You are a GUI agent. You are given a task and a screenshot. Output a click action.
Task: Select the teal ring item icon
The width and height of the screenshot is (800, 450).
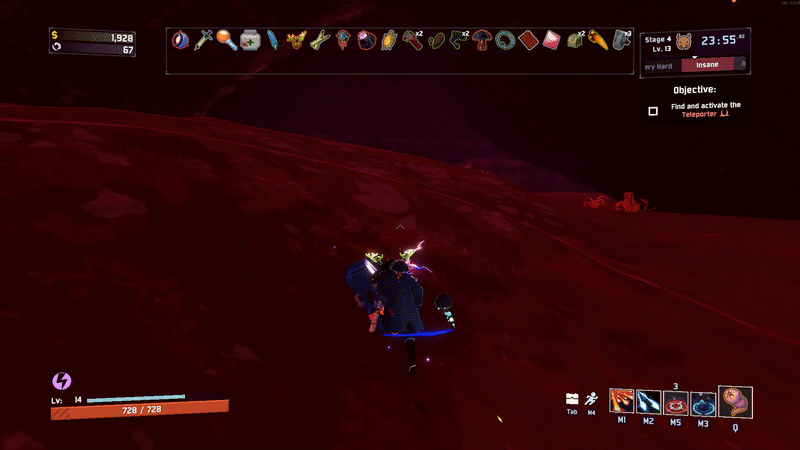[505, 41]
